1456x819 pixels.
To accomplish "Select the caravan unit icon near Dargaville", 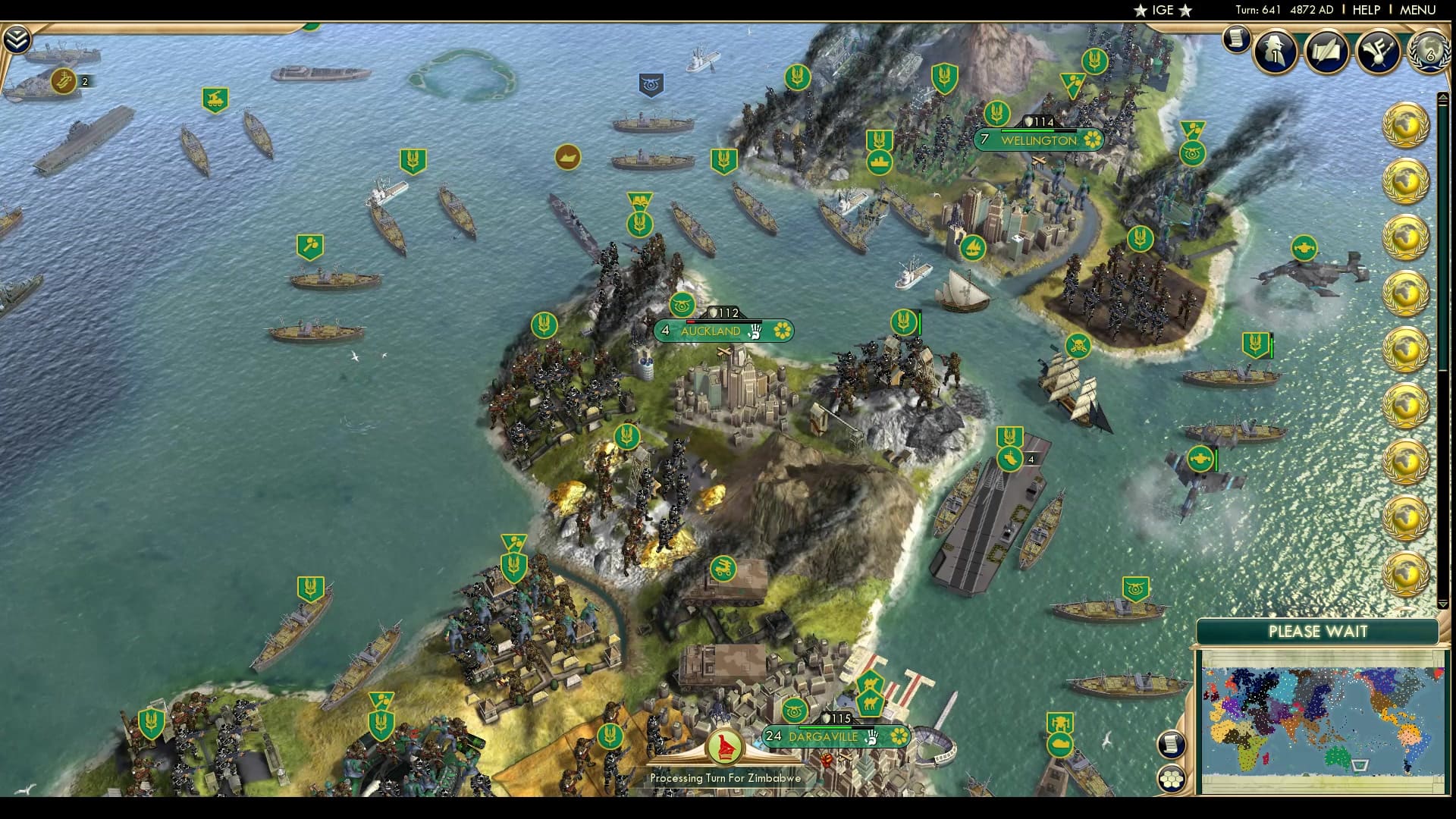I will [x=871, y=705].
